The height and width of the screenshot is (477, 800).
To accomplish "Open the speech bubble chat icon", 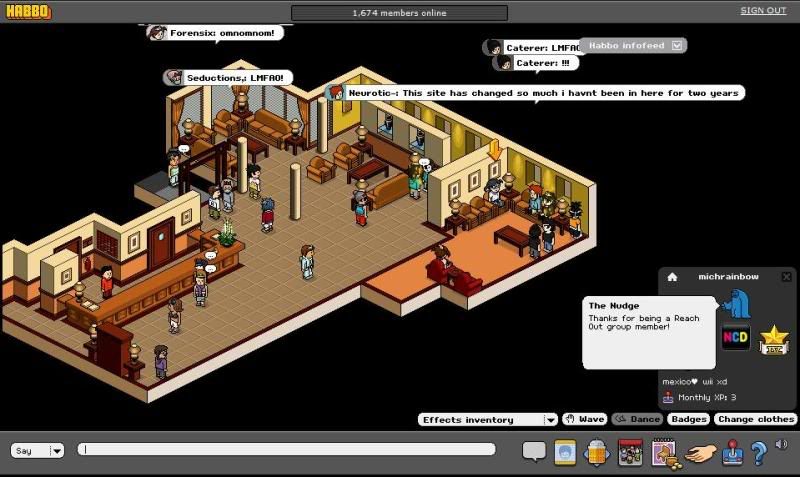I will (534, 452).
